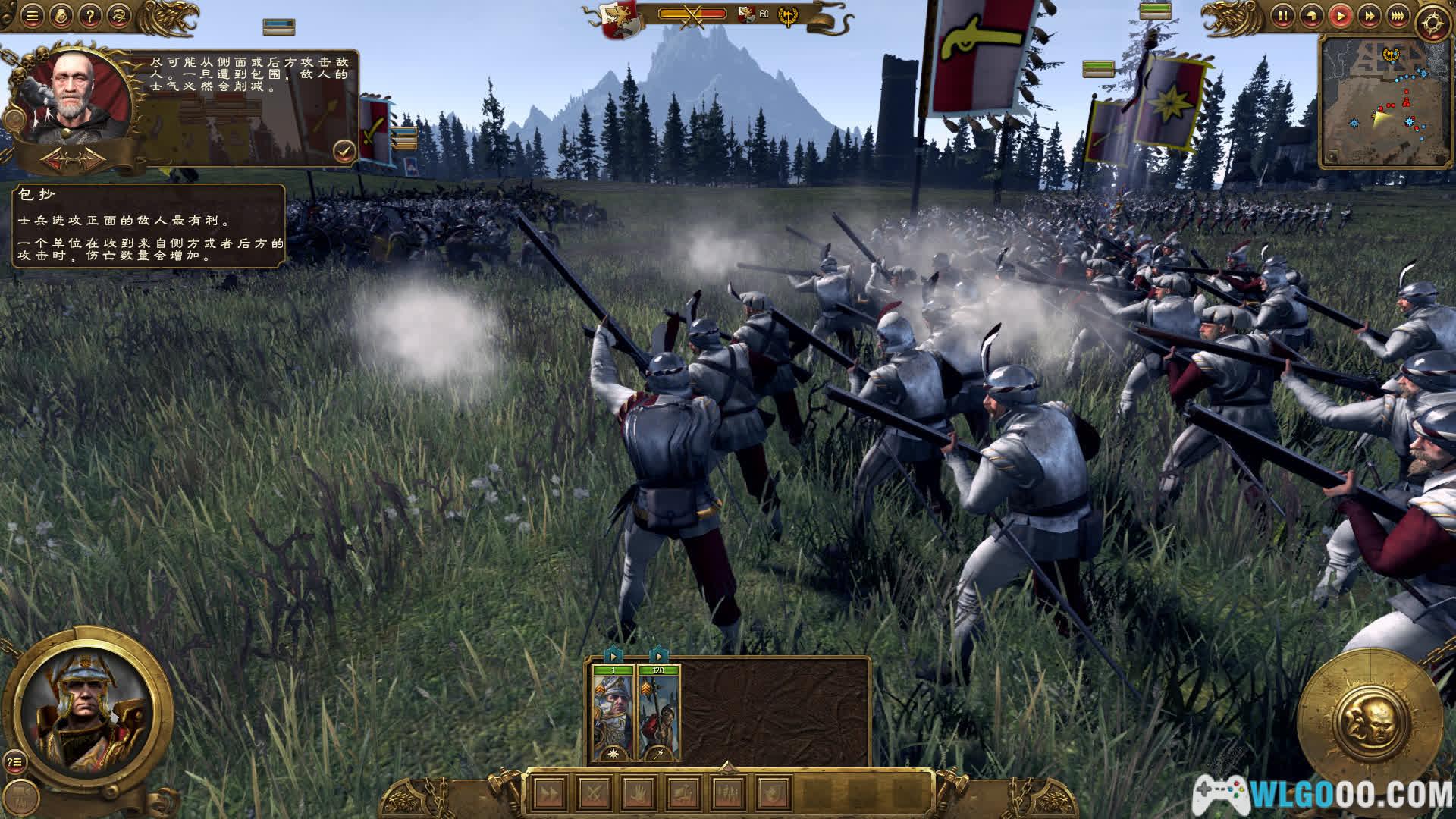Toggle the run order button
Screen dimensions: 1456x819
pyautogui.click(x=548, y=794)
